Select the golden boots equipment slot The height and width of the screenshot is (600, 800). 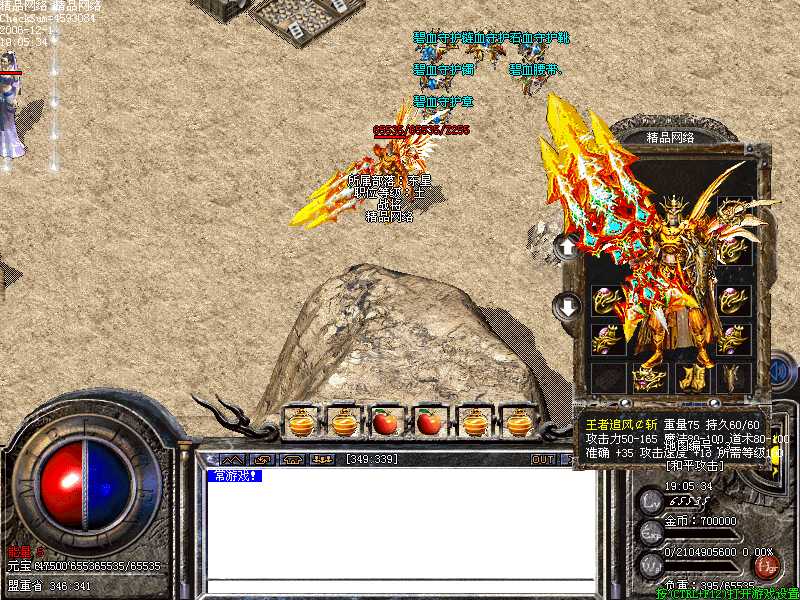click(x=690, y=377)
